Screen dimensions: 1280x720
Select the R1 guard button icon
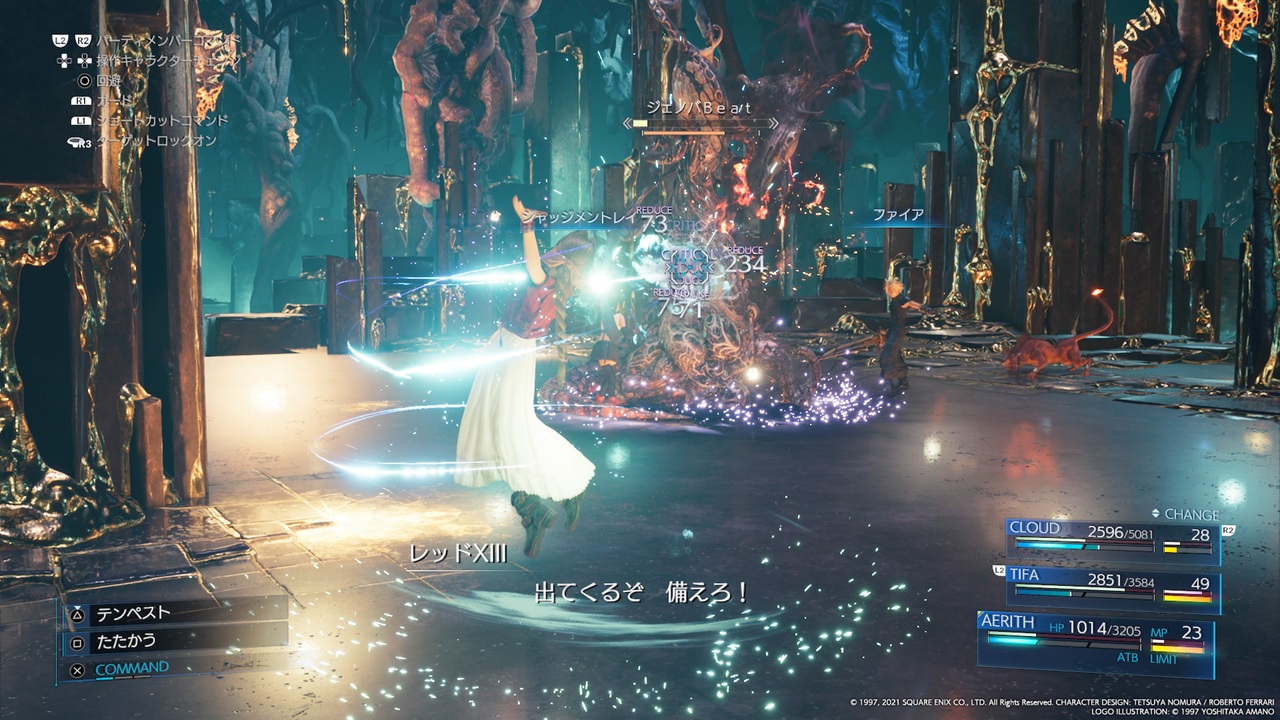click(82, 101)
